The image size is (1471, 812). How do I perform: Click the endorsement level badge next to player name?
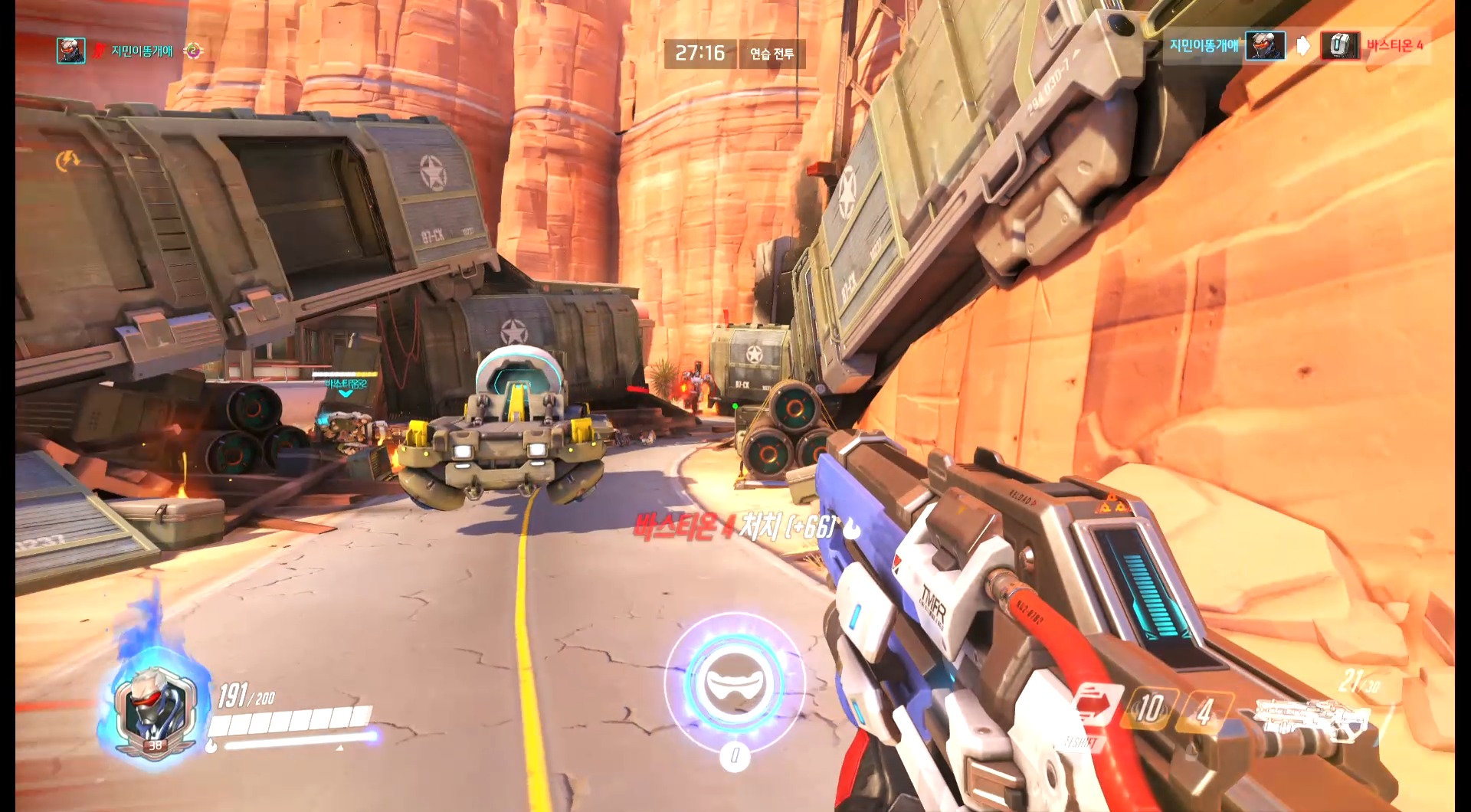194,48
